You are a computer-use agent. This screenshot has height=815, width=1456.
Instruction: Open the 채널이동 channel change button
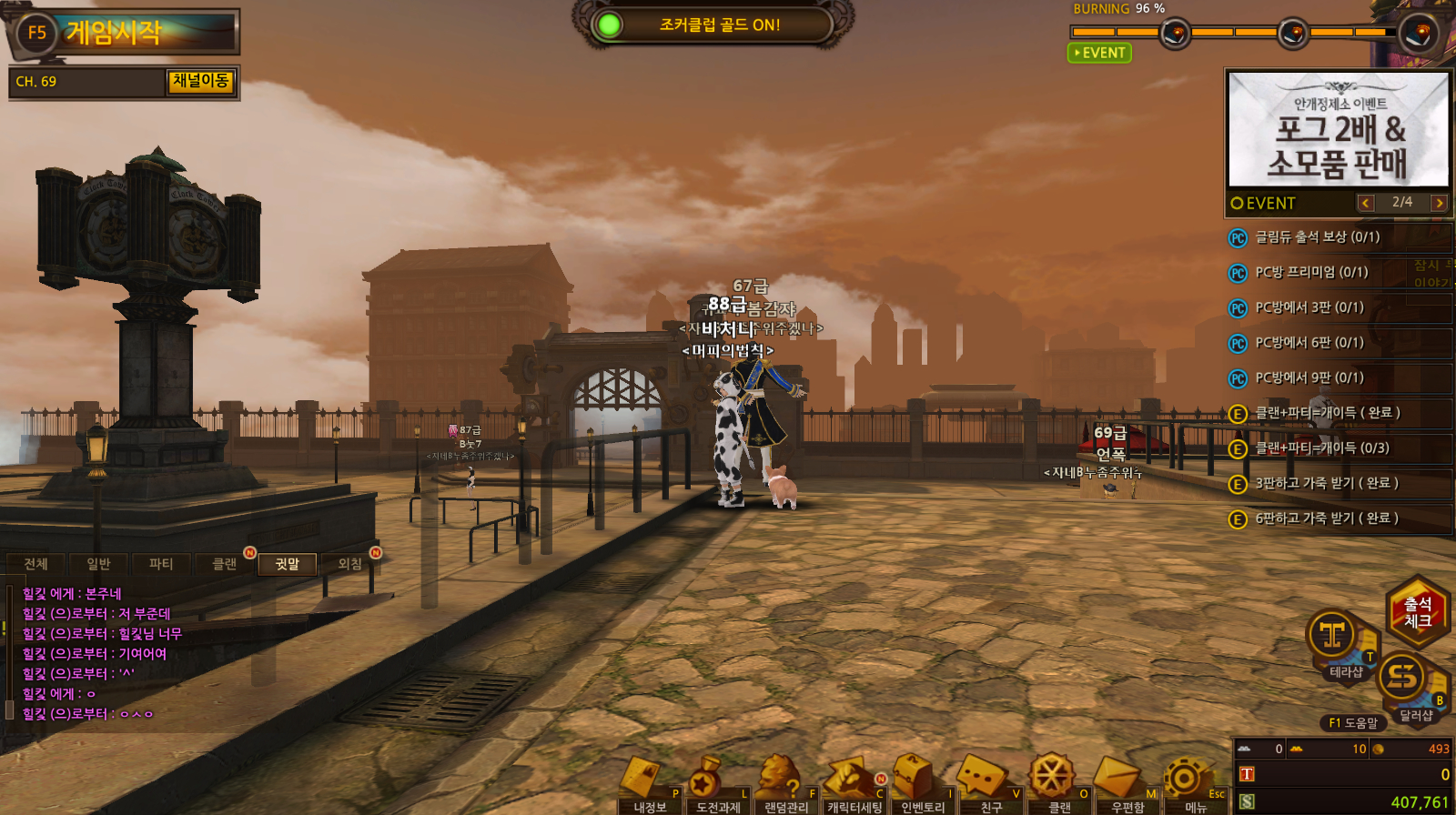(x=200, y=81)
